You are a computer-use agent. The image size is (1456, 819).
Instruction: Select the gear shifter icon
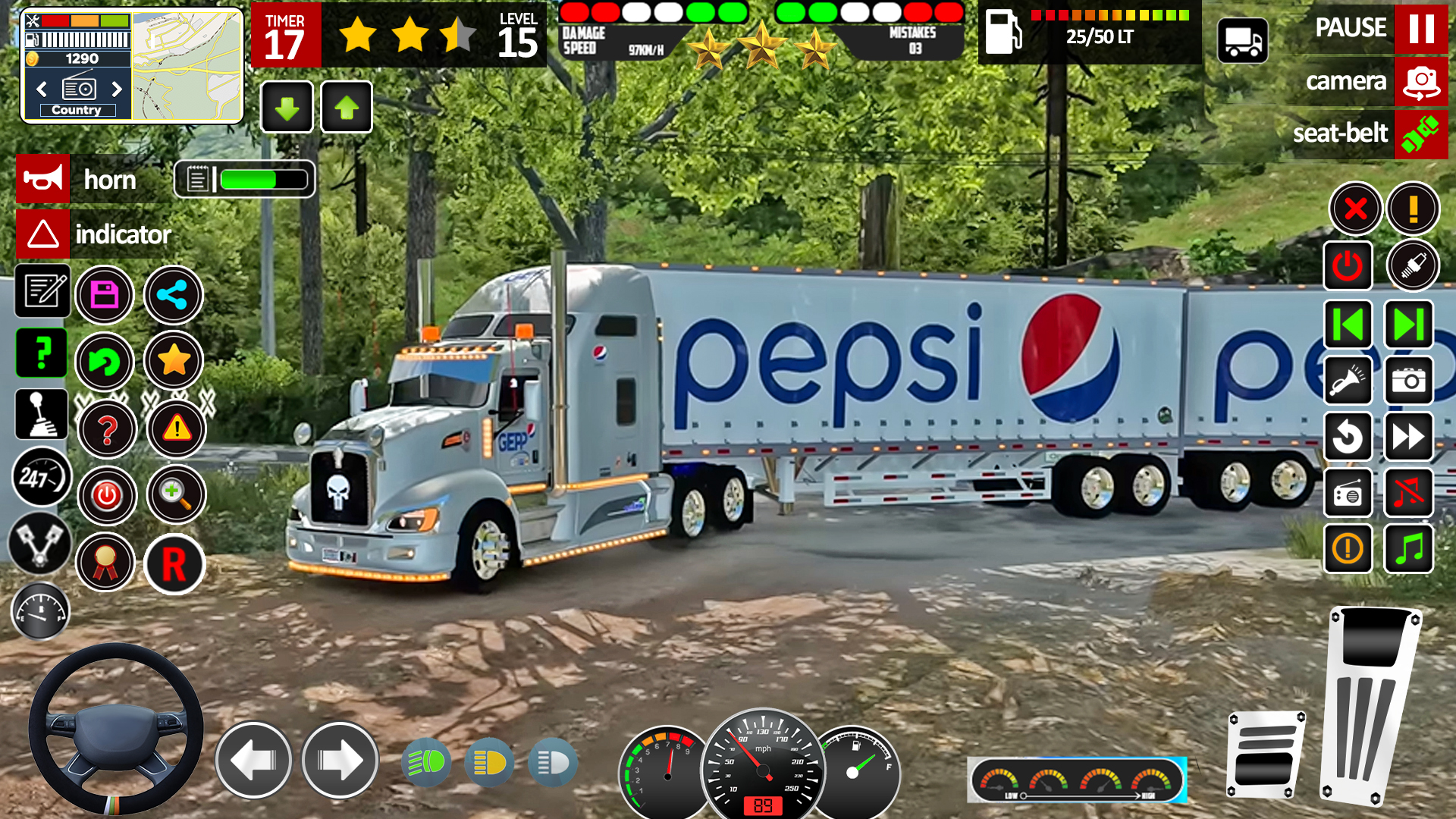42,415
